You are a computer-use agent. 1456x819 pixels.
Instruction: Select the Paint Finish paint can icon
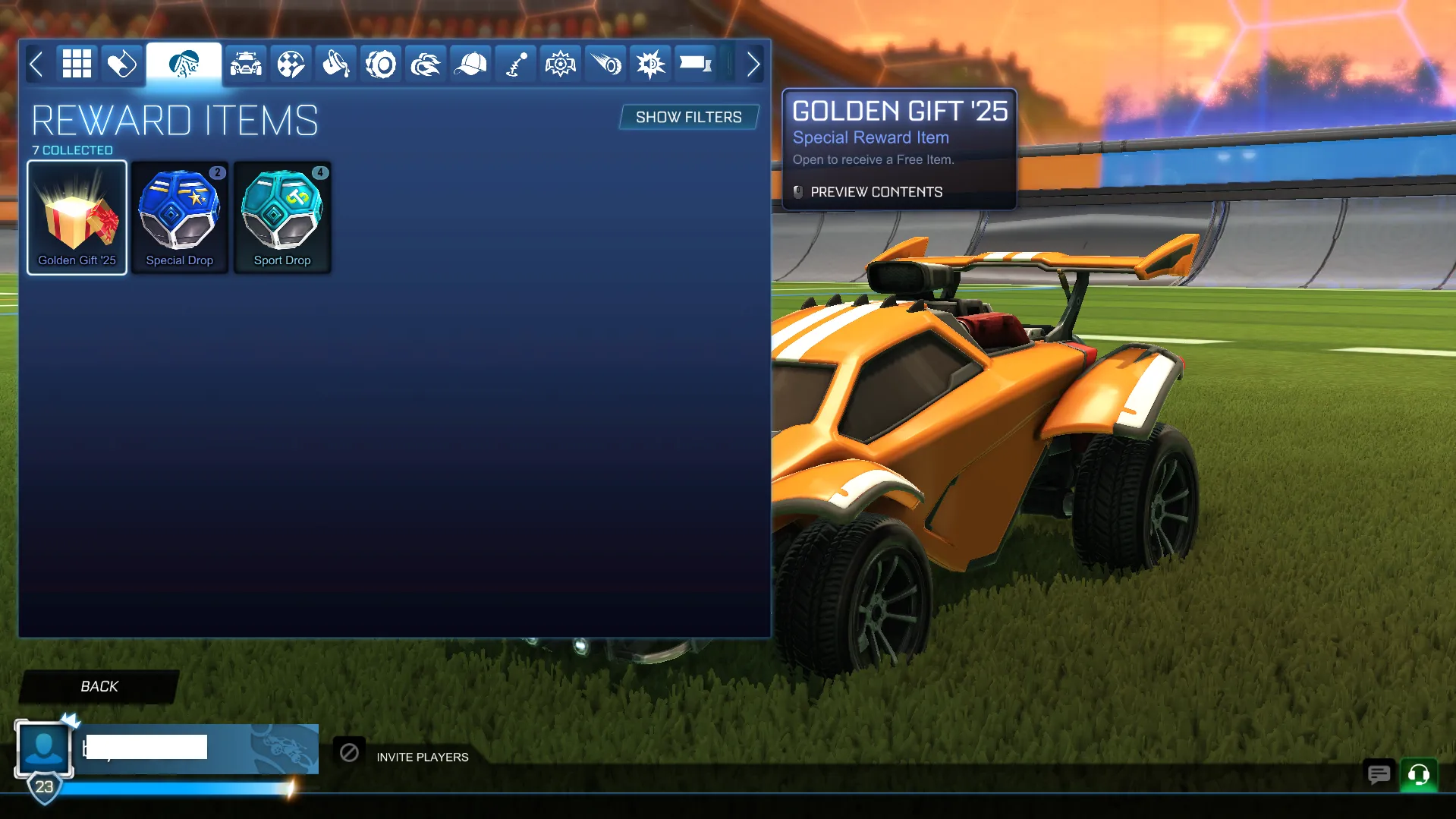click(335, 64)
